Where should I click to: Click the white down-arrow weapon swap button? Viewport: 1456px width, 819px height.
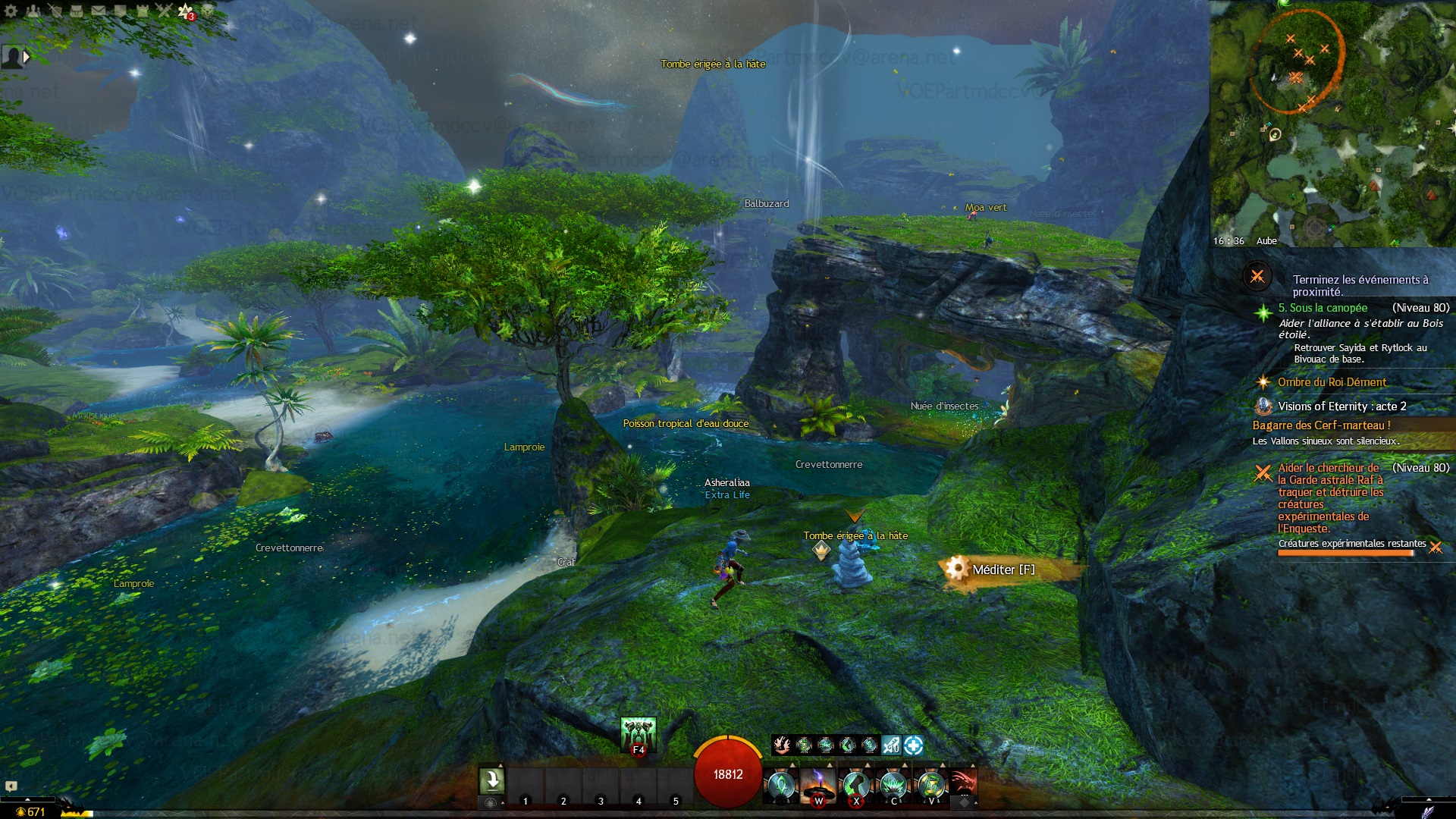[491, 780]
